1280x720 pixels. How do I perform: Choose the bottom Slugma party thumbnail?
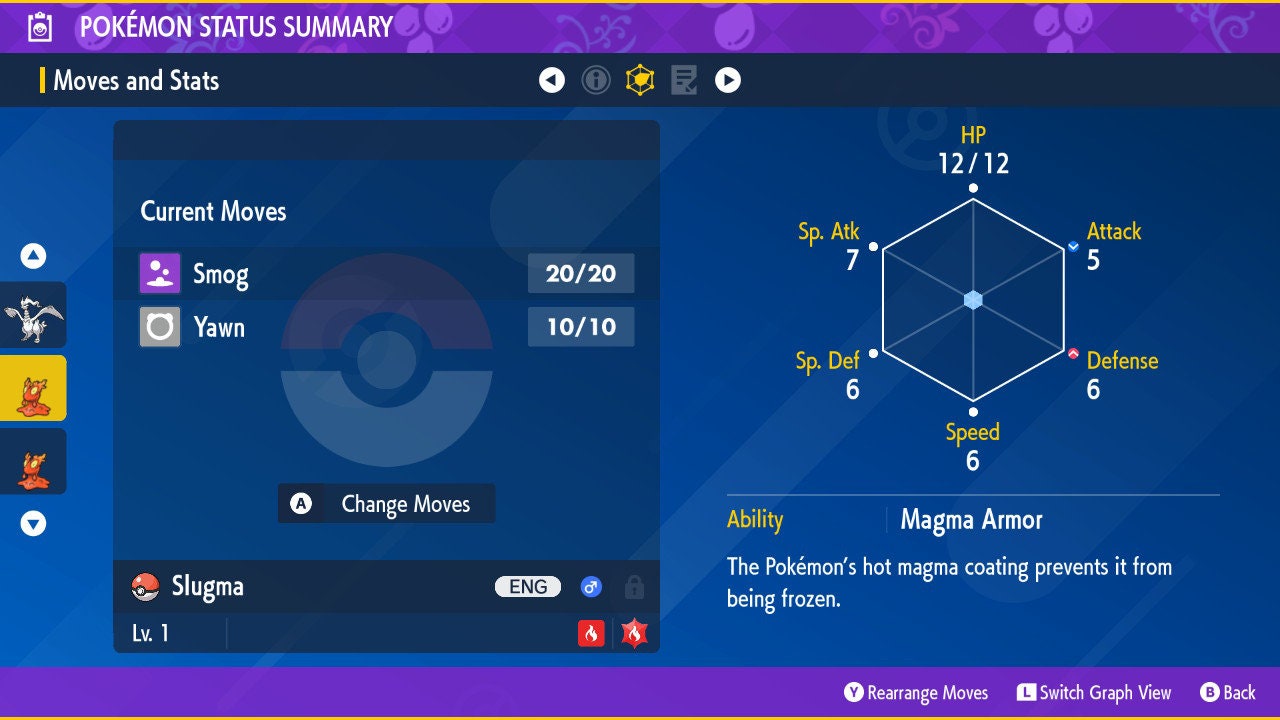(33, 462)
